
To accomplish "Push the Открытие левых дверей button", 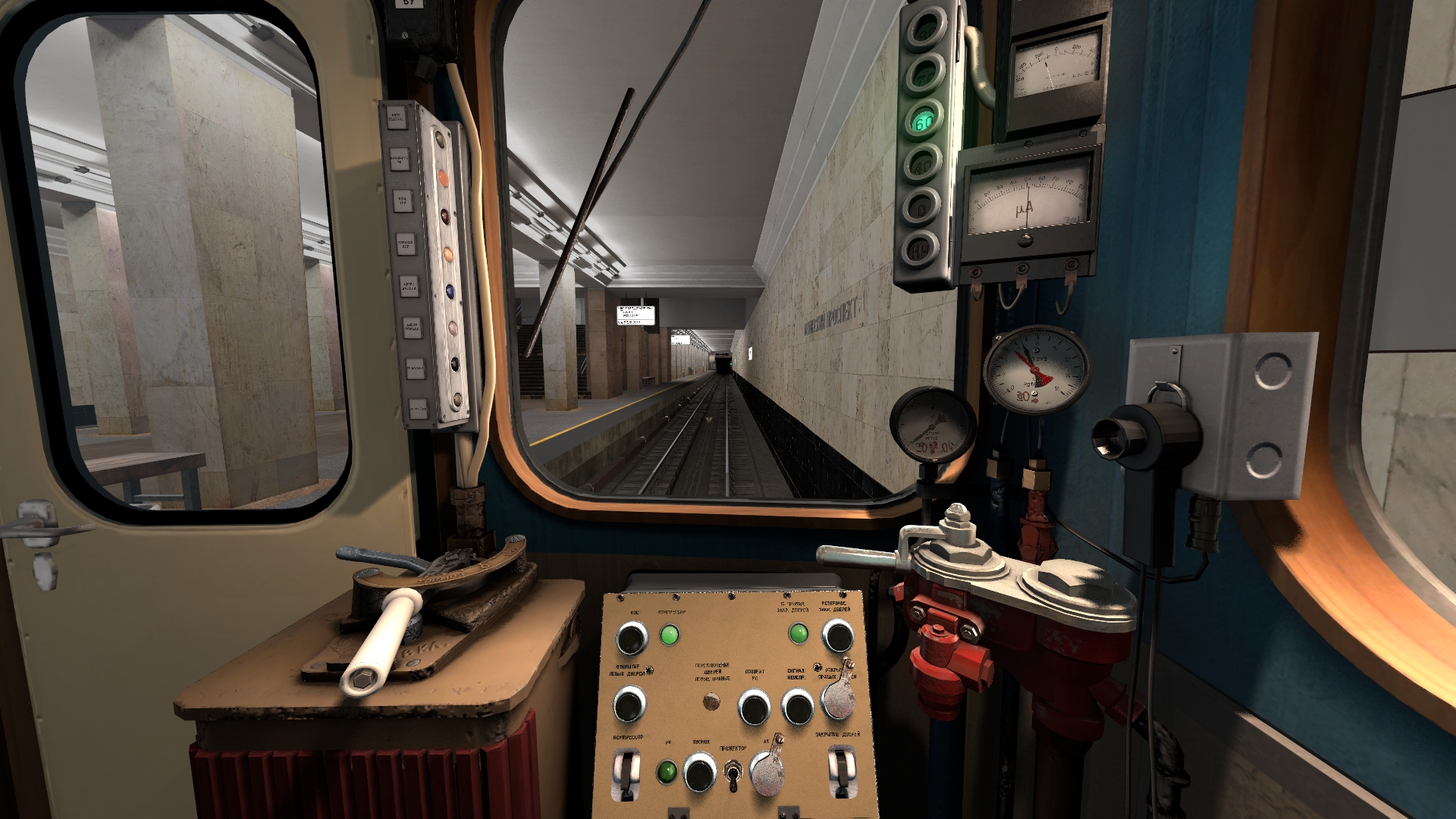I will point(629,704).
